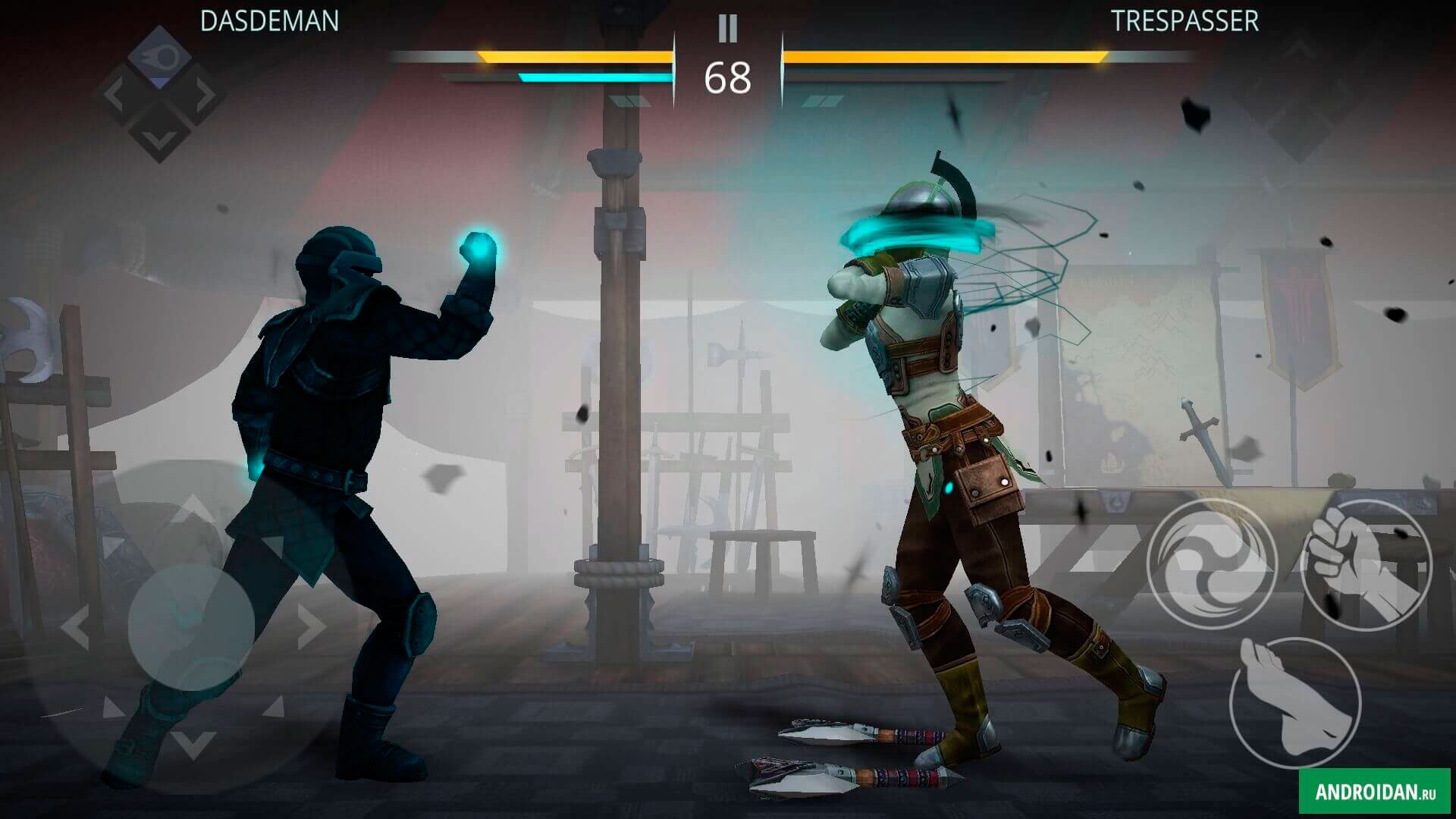The height and width of the screenshot is (819, 1456).
Task: Tap the punch fist attack button
Action: pyautogui.click(x=1366, y=565)
